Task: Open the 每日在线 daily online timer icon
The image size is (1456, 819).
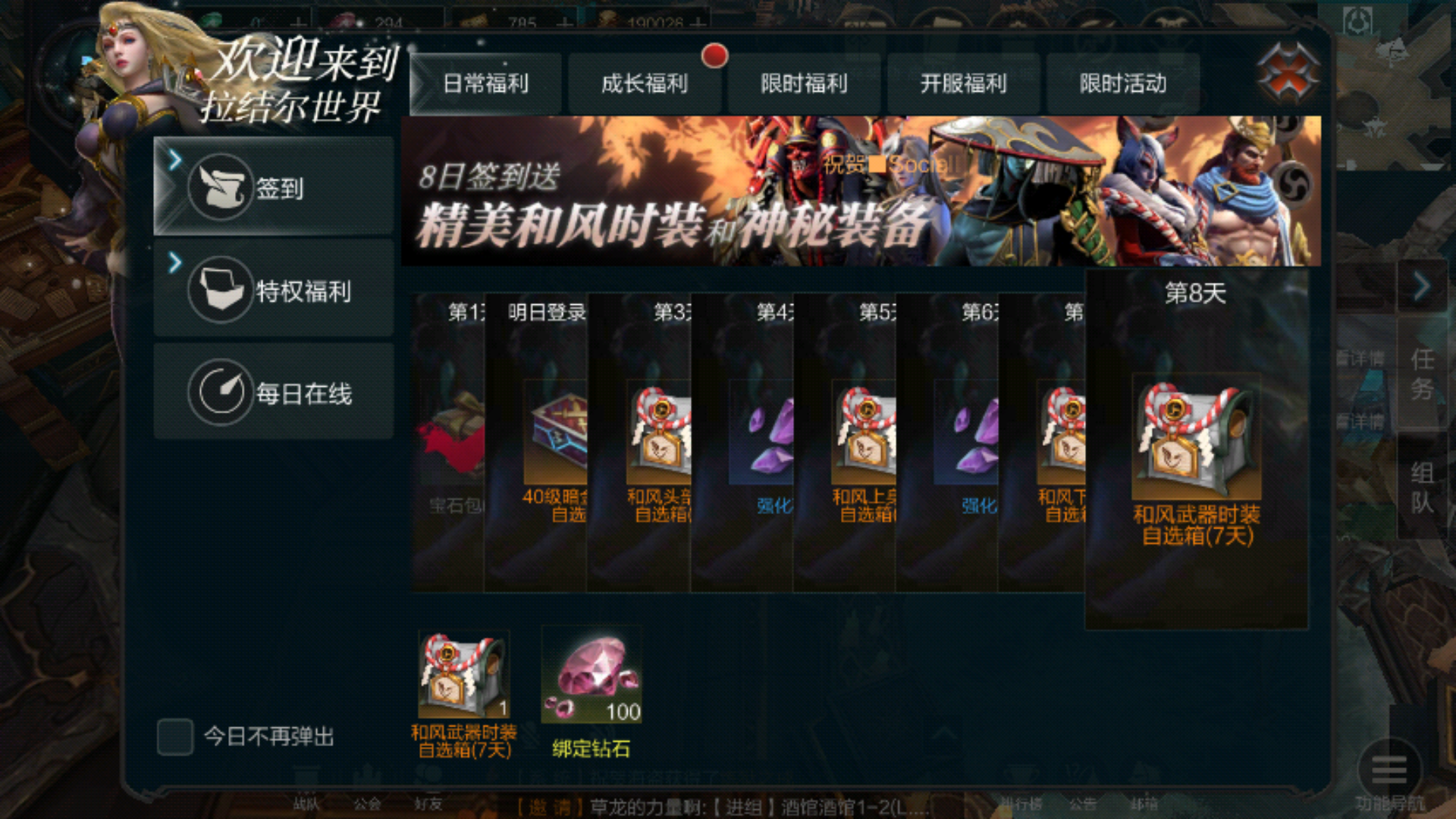Action: click(220, 393)
